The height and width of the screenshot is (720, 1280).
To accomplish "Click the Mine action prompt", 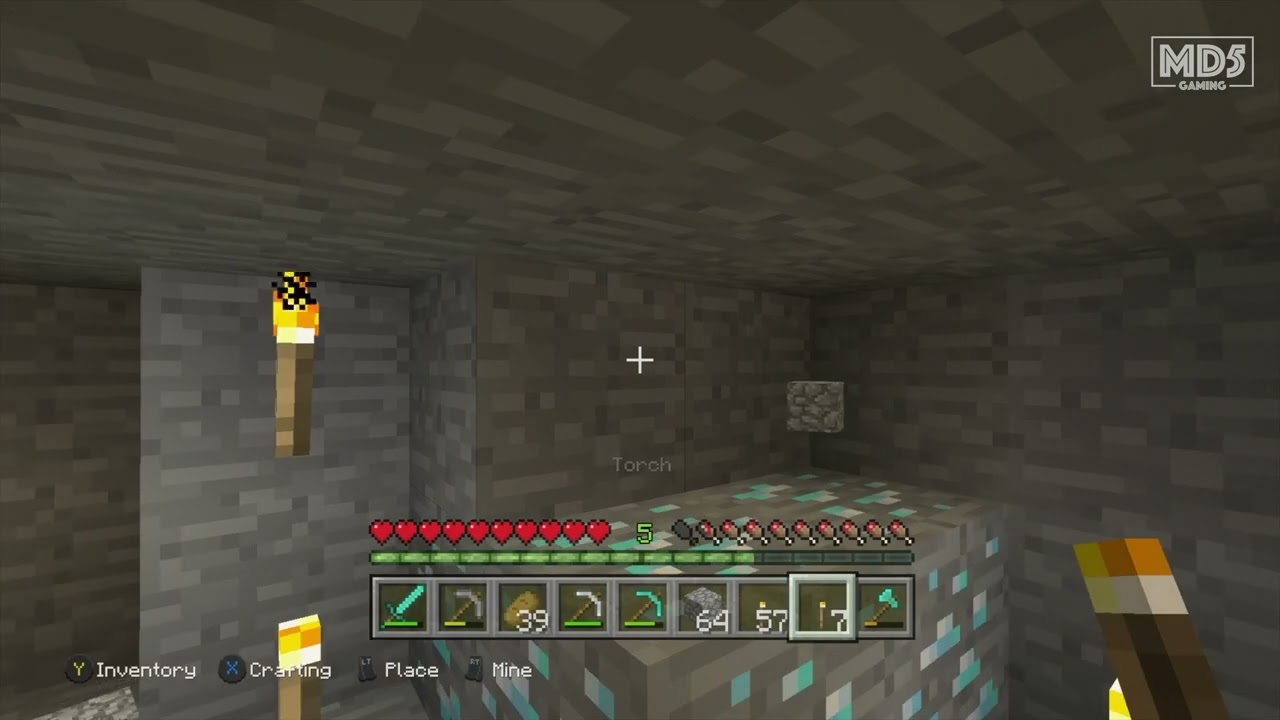I will 513,670.
